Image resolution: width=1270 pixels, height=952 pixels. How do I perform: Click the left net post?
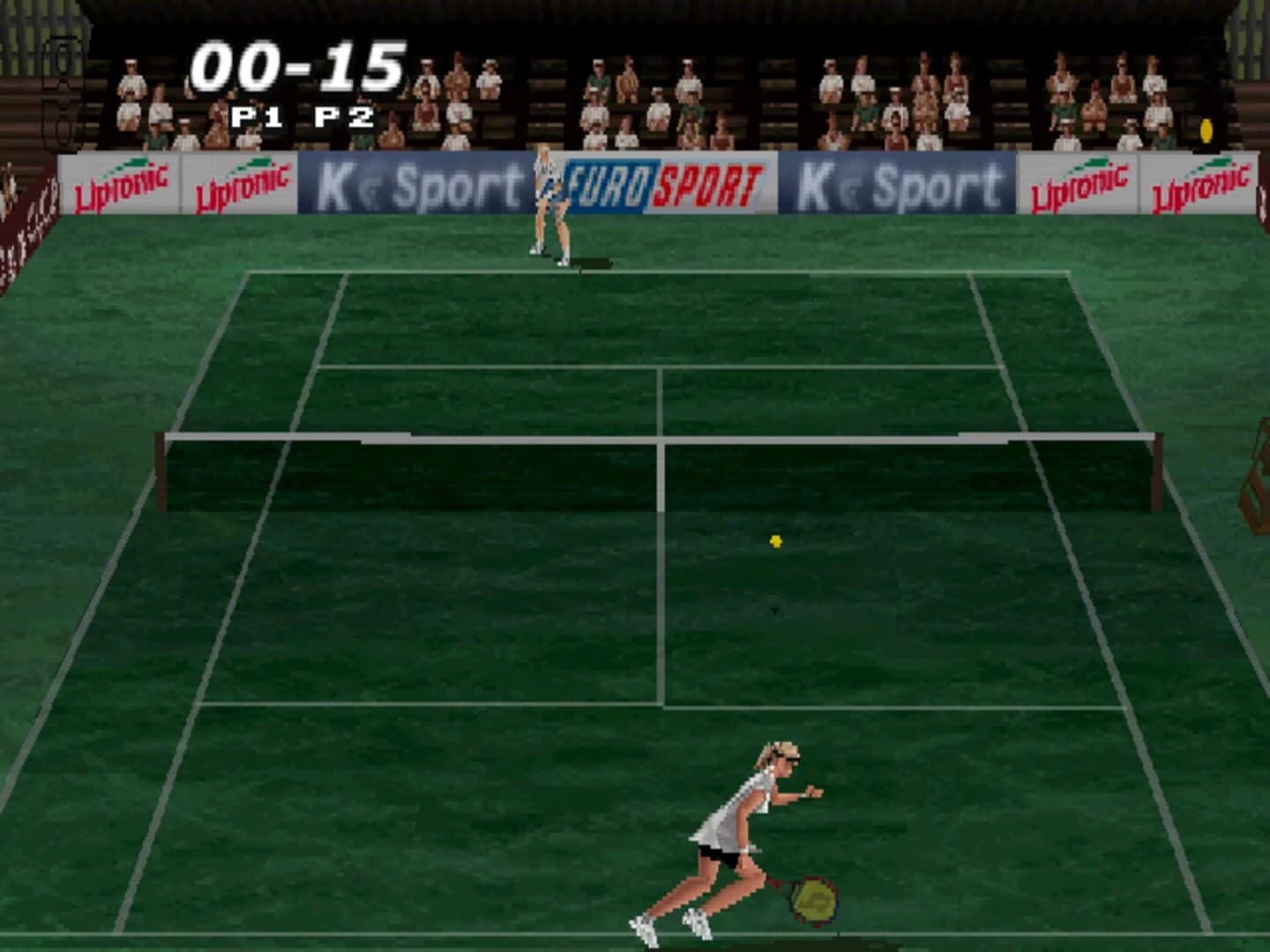161,472
